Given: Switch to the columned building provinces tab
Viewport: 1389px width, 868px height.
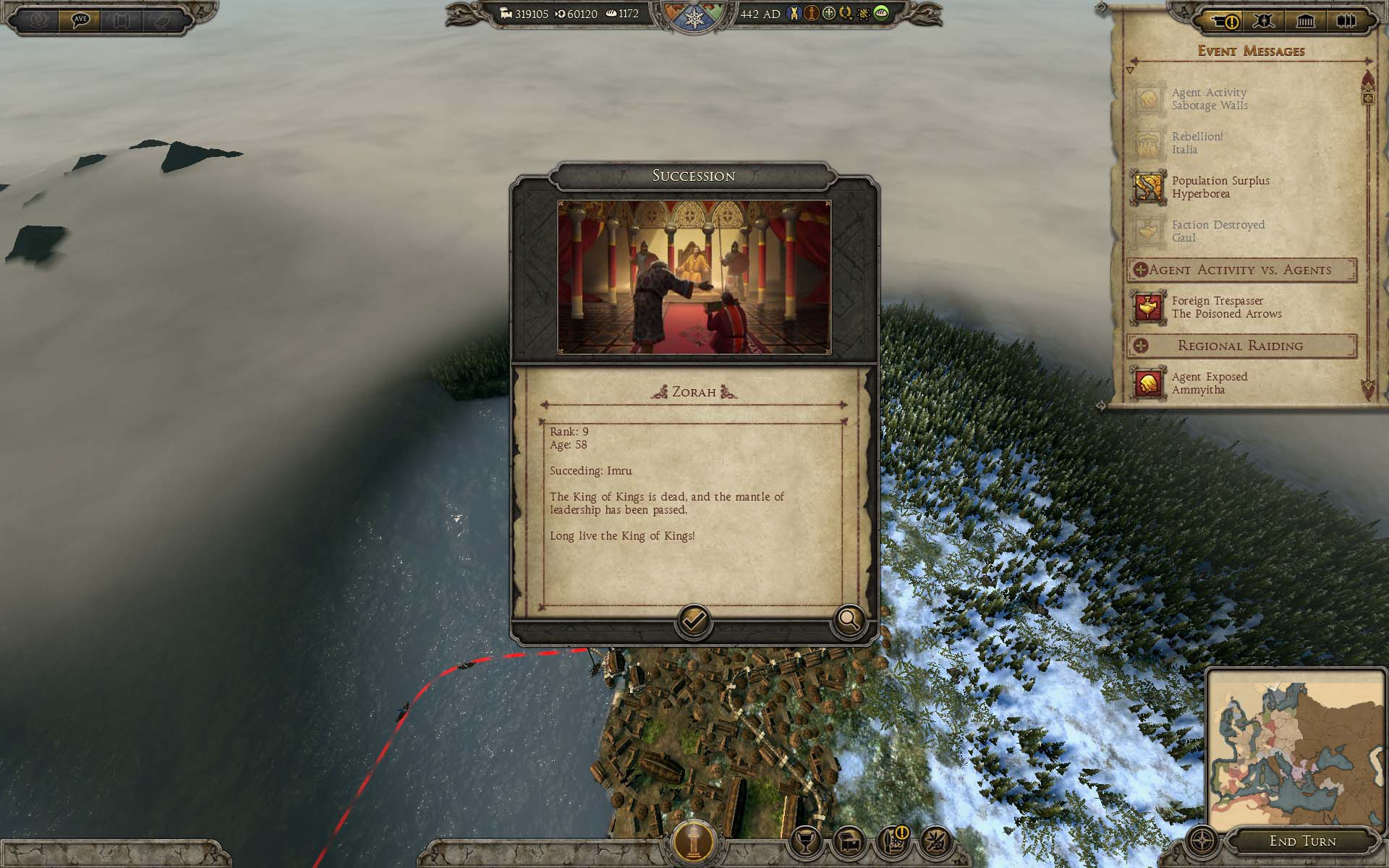Looking at the screenshot, I should pyautogui.click(x=1305, y=21).
